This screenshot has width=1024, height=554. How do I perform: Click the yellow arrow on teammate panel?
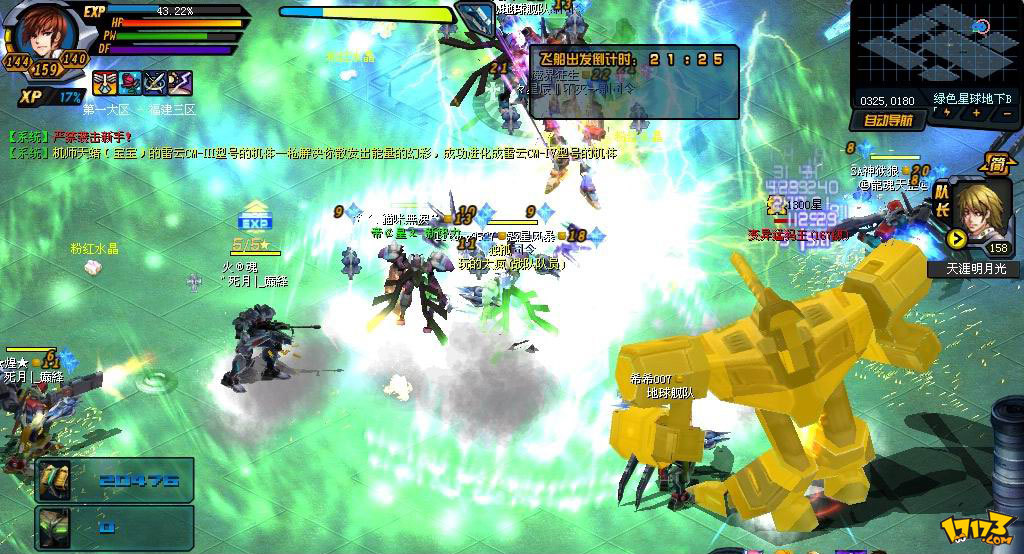coord(957,239)
